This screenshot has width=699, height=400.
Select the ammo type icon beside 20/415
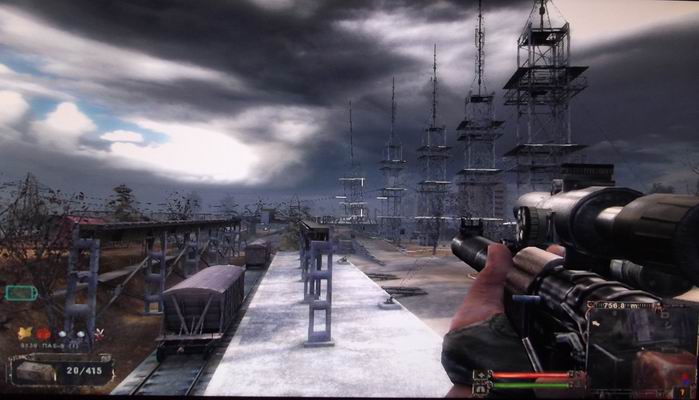33,370
